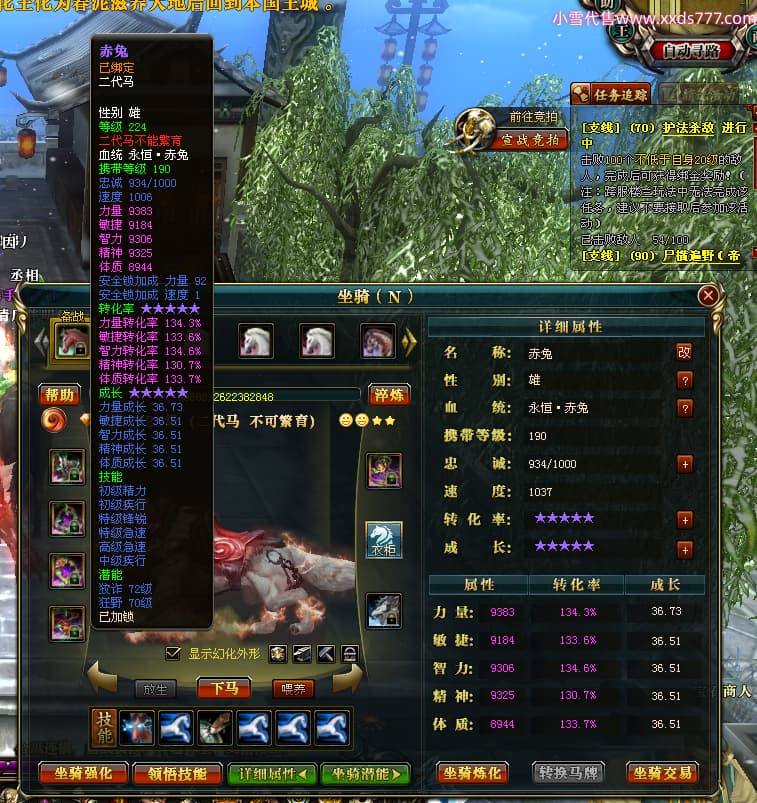Click the 改 rename button
The image size is (757, 803).
684,352
